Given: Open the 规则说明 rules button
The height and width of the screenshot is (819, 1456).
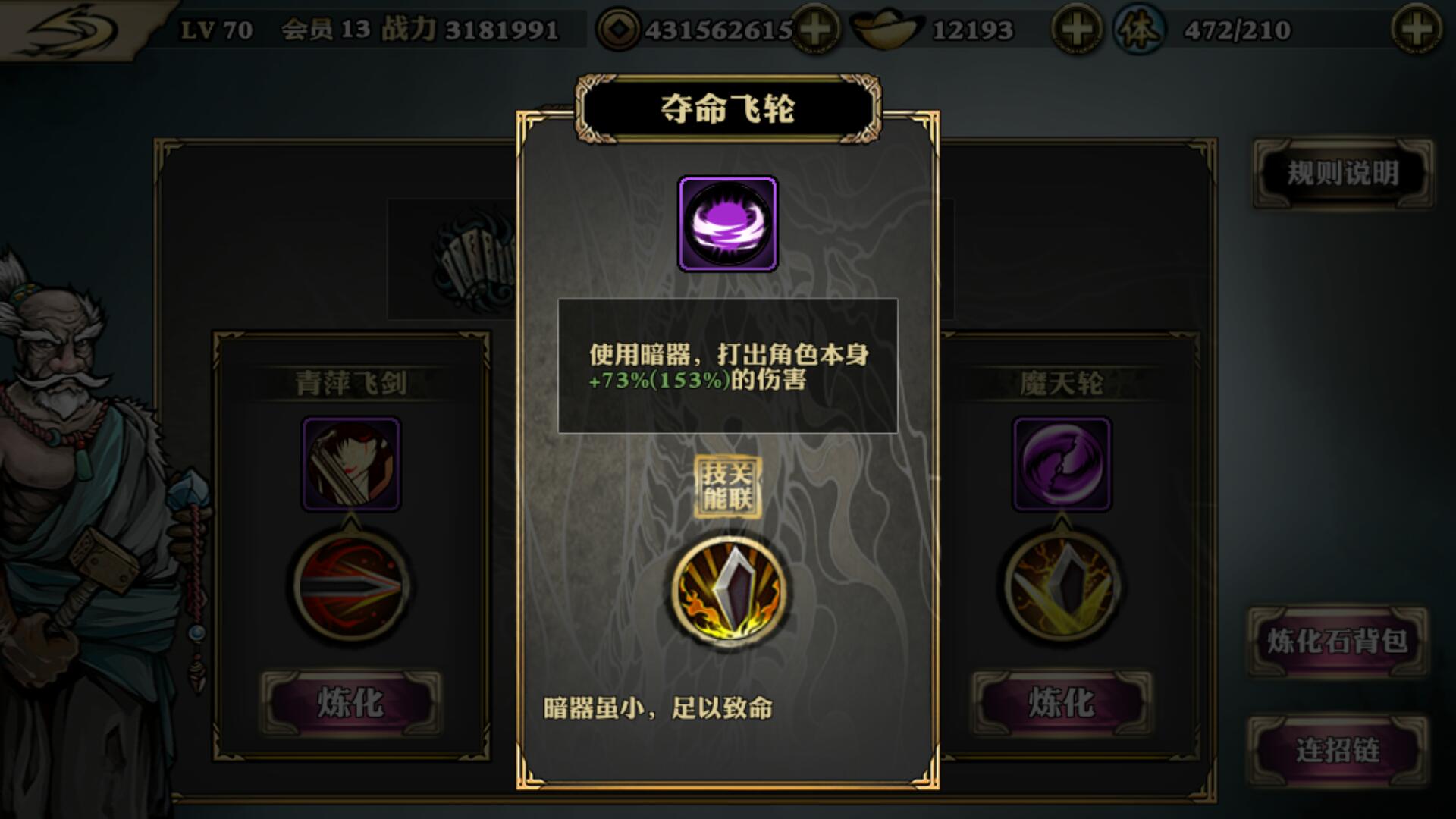Looking at the screenshot, I should point(1342,173).
